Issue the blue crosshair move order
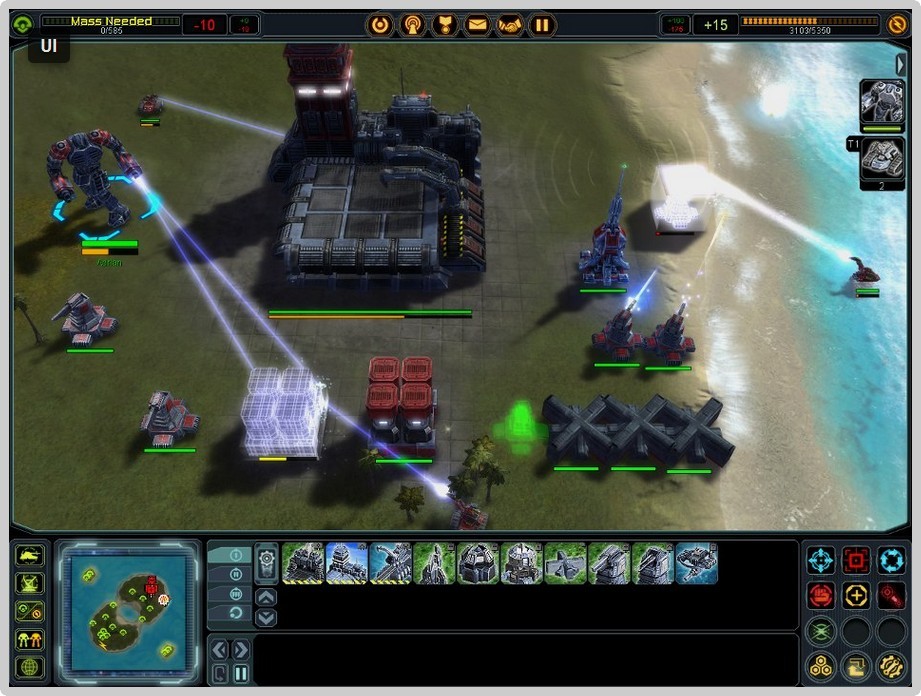 pyautogui.click(x=821, y=560)
